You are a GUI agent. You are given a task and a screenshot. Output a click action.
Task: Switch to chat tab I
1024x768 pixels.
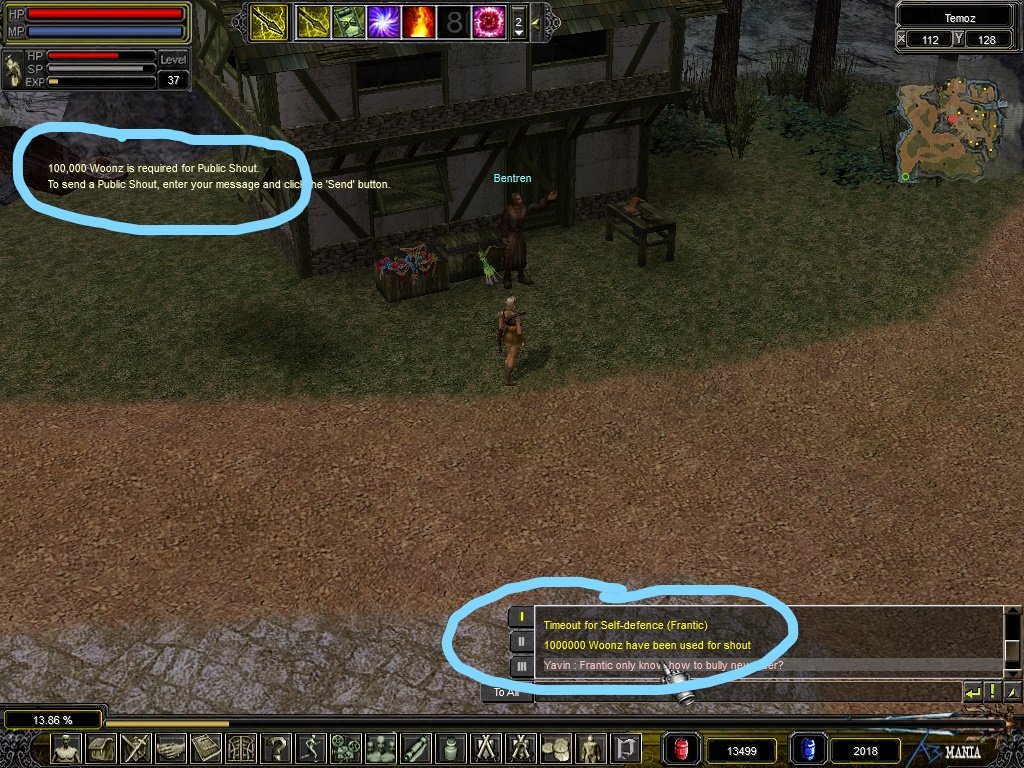point(521,617)
